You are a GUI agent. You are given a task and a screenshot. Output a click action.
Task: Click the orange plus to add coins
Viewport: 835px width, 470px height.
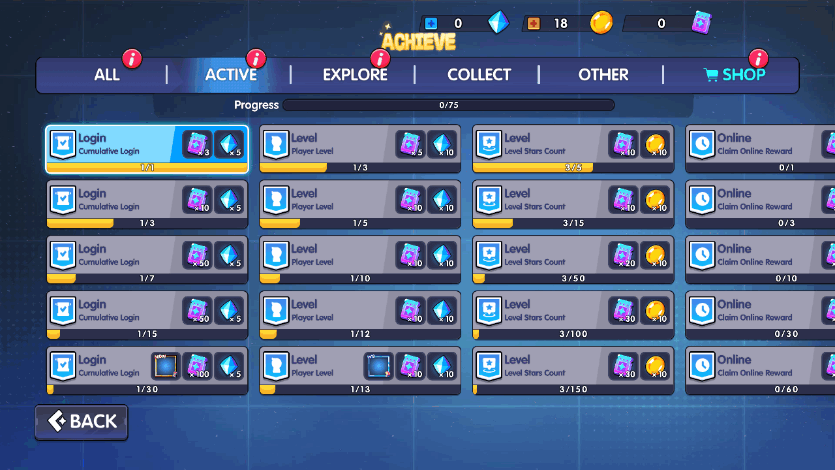(x=533, y=23)
